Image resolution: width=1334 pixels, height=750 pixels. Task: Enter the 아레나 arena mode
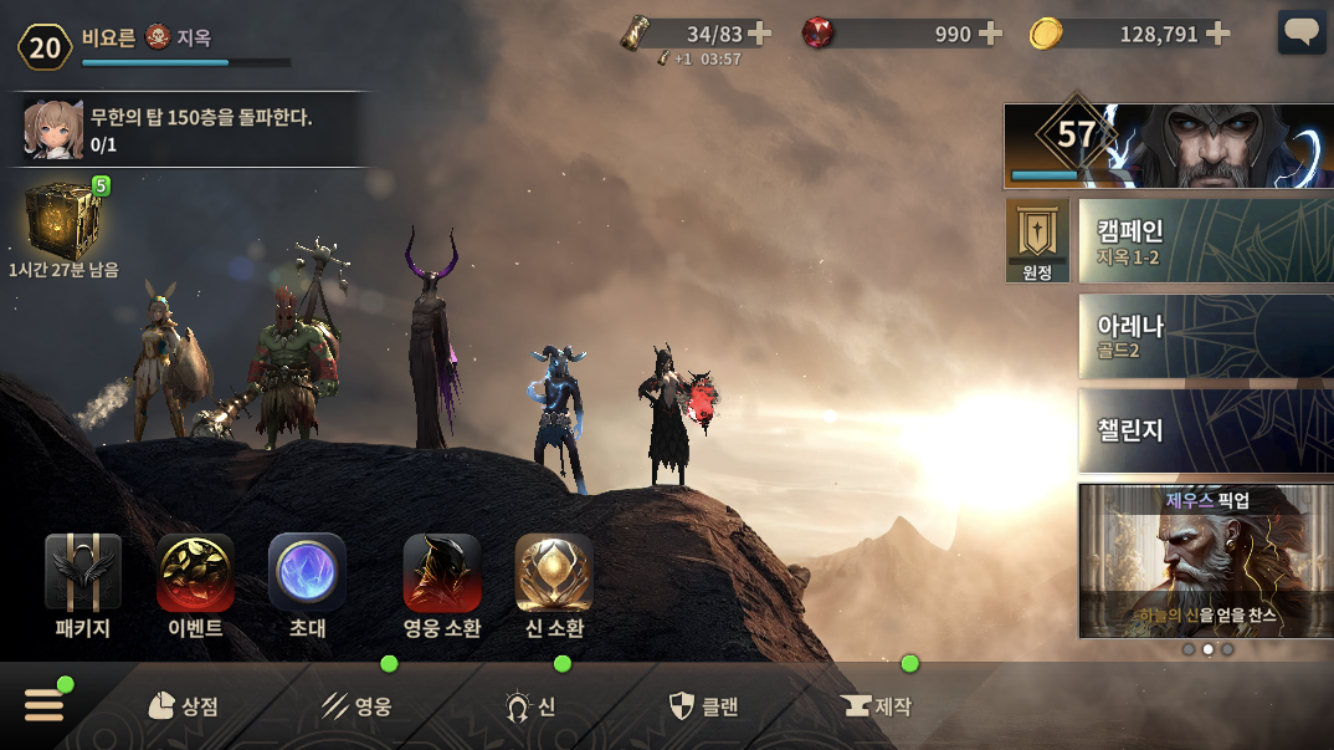tap(1205, 336)
